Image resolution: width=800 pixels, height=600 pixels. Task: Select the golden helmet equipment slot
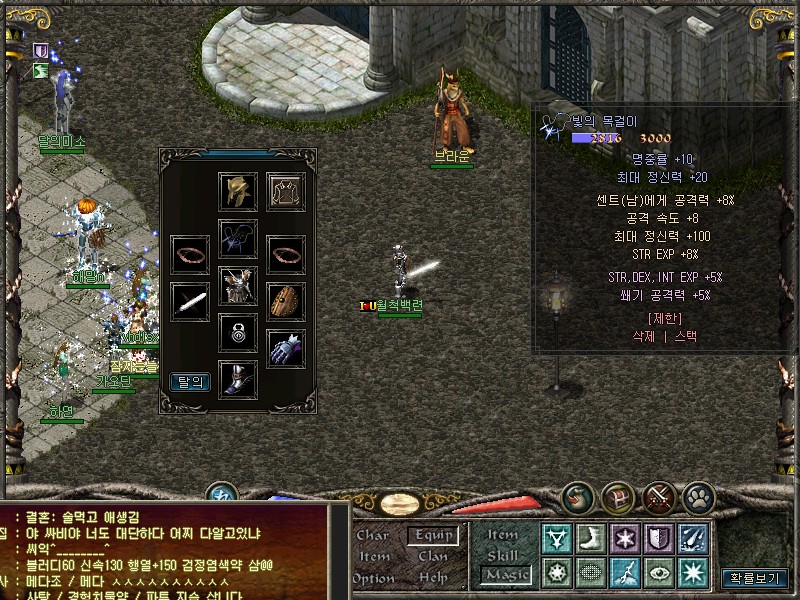pyautogui.click(x=238, y=191)
